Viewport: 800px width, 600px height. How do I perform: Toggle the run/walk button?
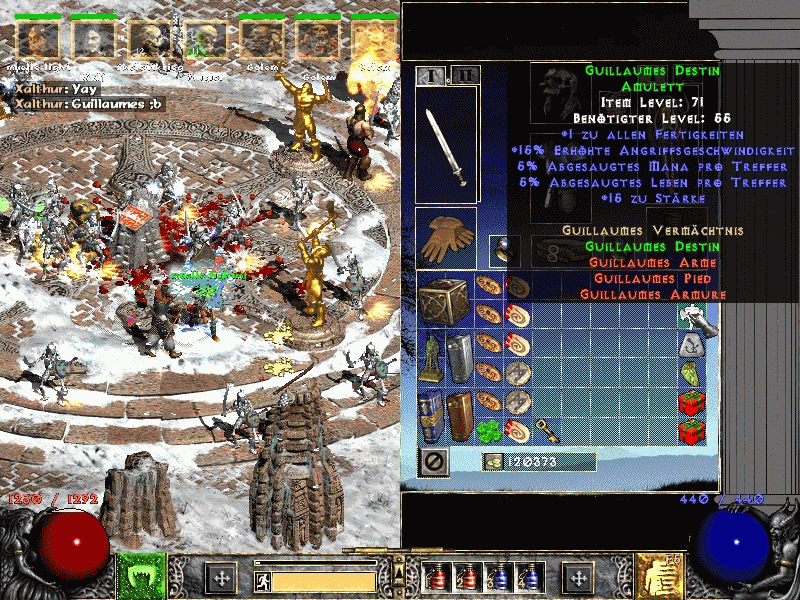coord(260,578)
